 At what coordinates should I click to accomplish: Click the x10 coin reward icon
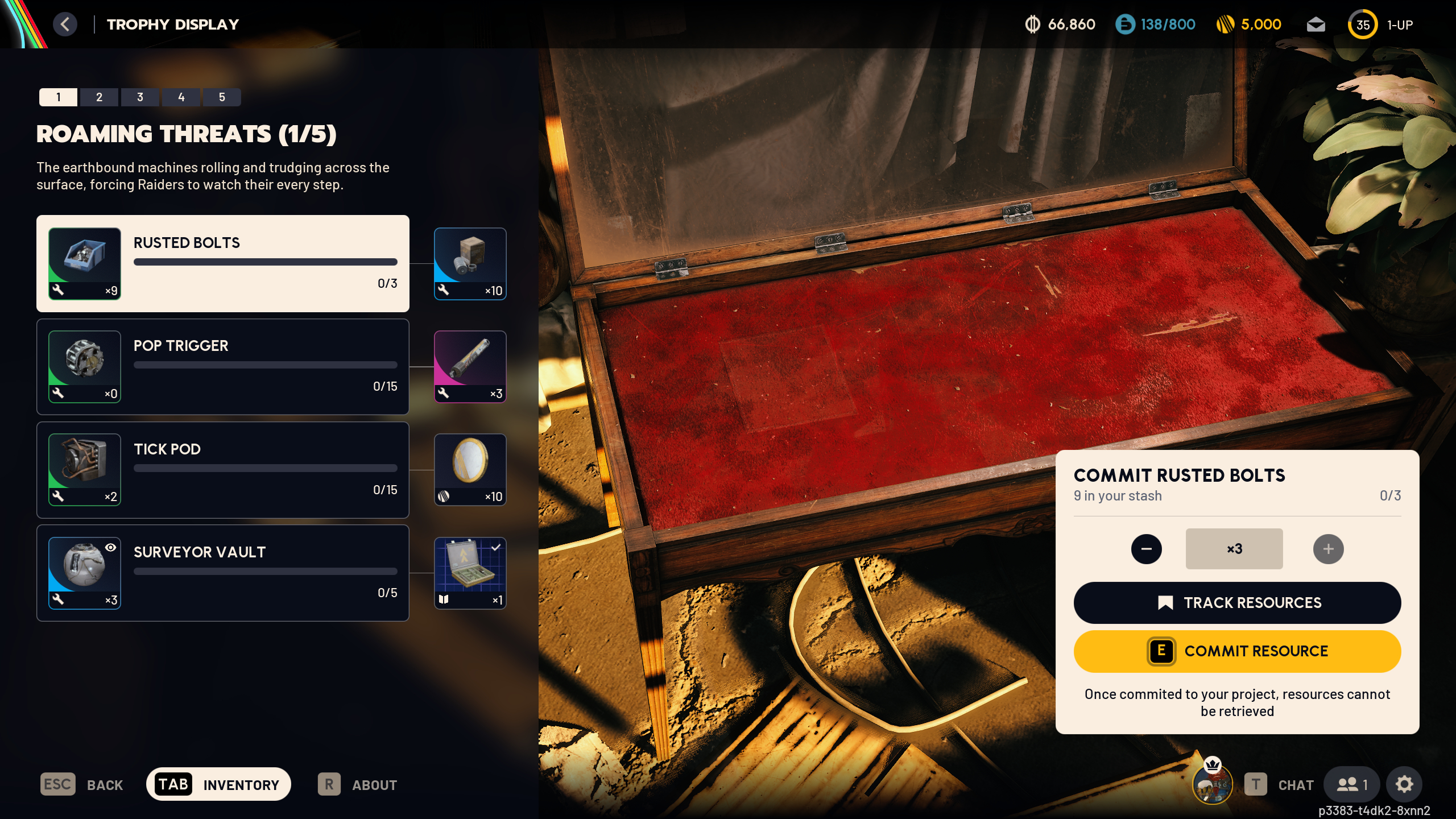coord(470,469)
